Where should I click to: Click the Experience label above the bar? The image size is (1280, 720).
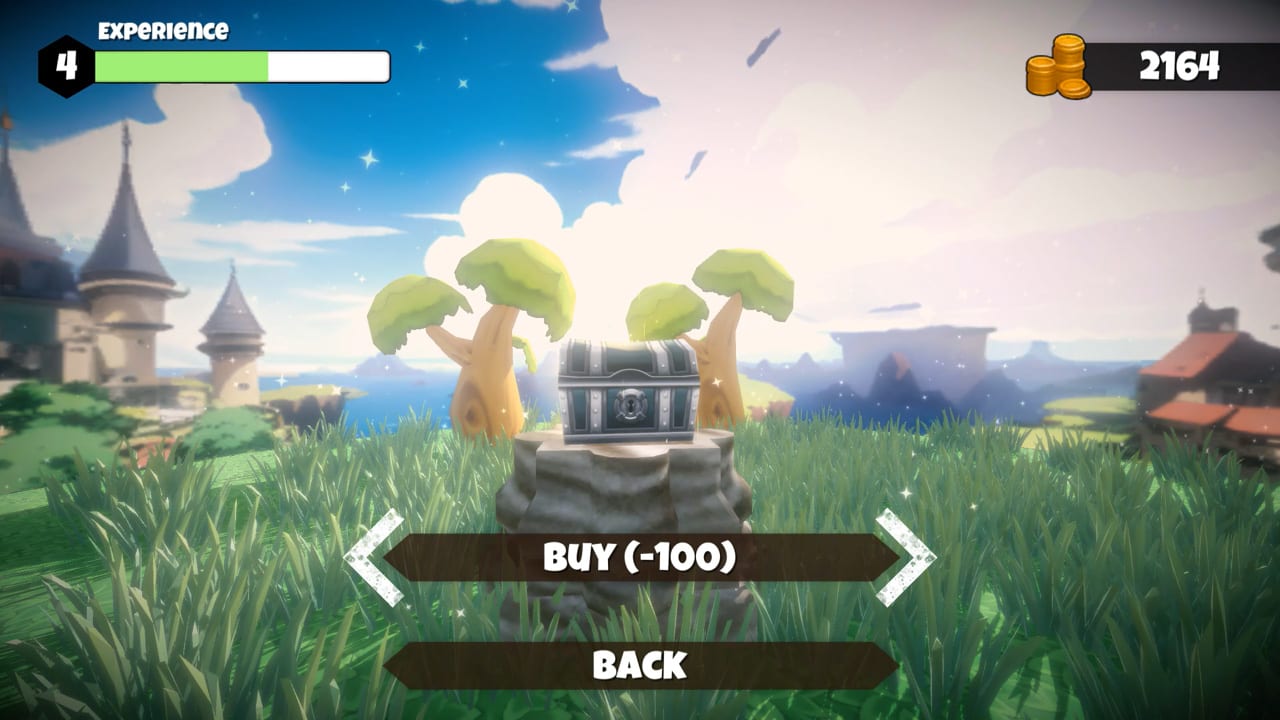163,31
